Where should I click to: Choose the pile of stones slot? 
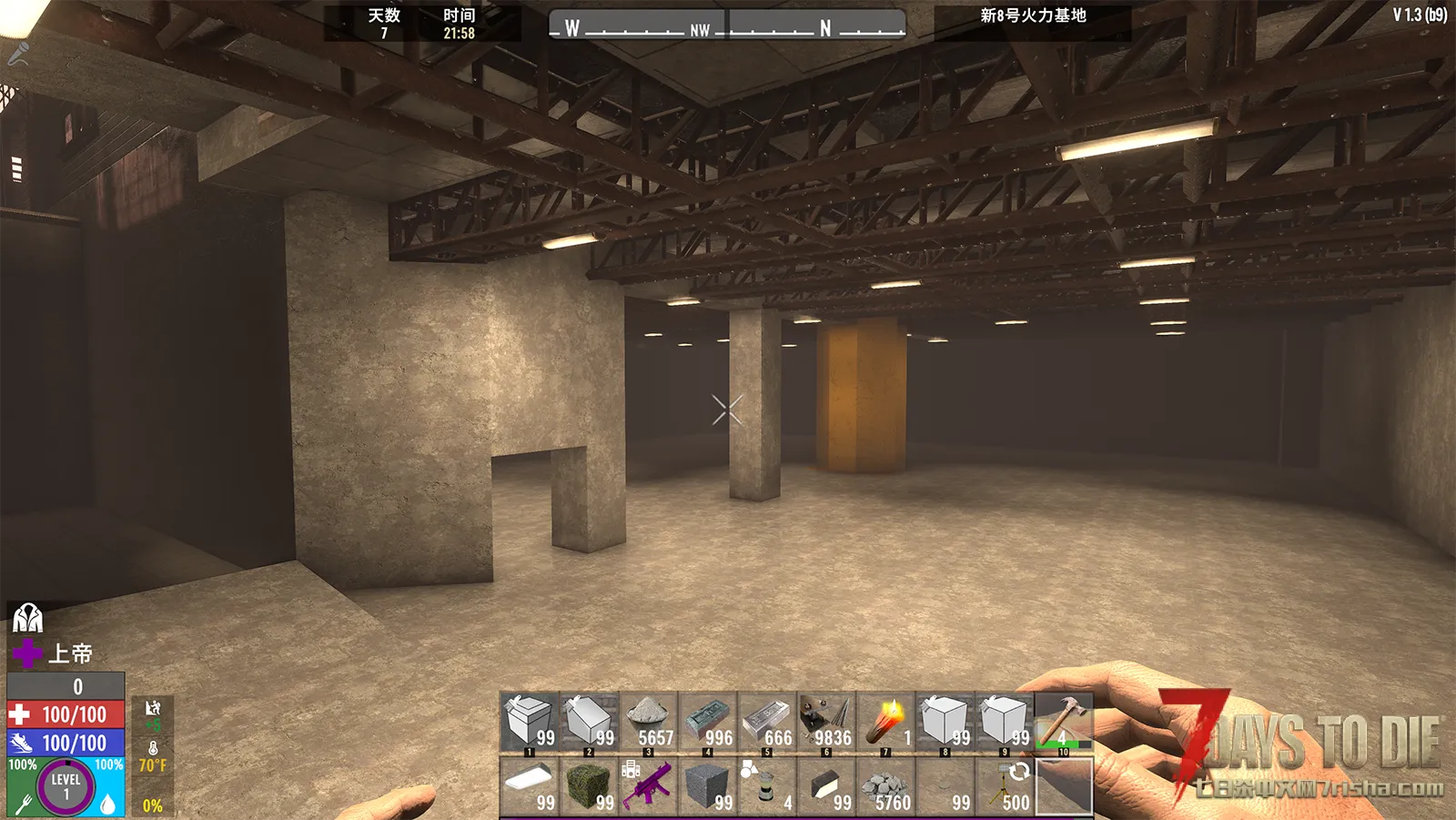pos(885,785)
